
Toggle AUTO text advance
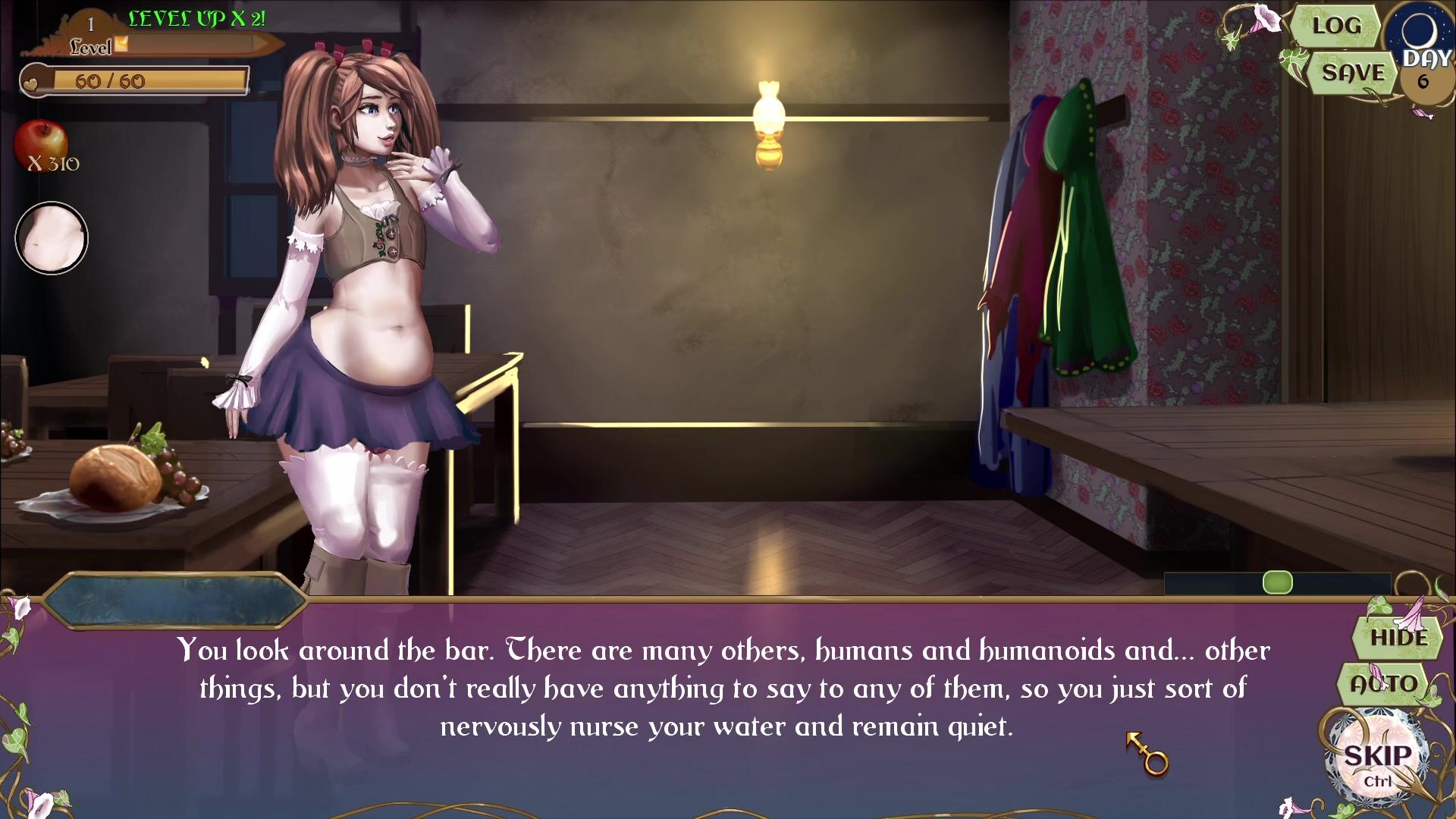click(x=1383, y=683)
